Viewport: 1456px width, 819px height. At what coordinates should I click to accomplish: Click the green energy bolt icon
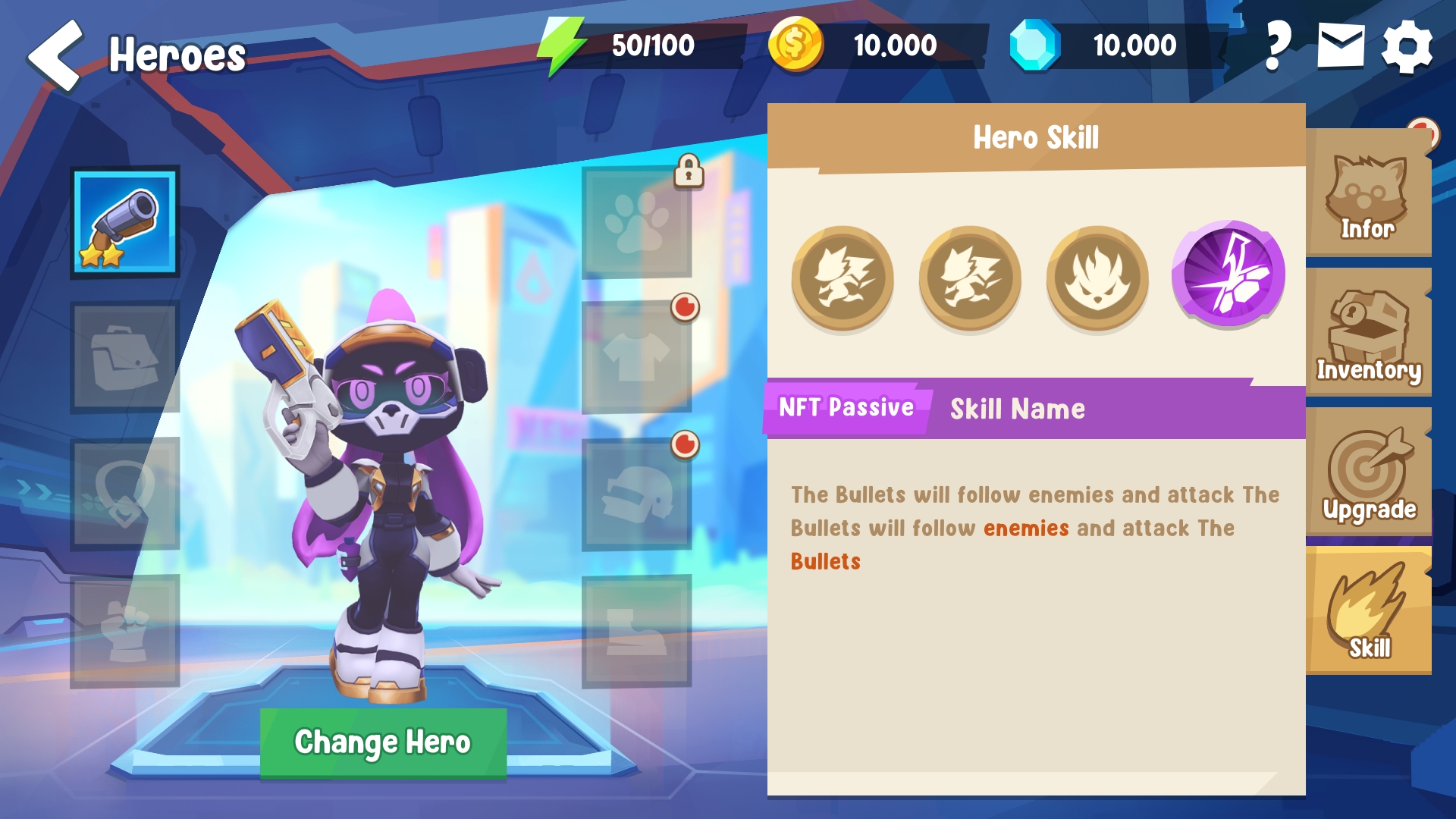coord(561,45)
